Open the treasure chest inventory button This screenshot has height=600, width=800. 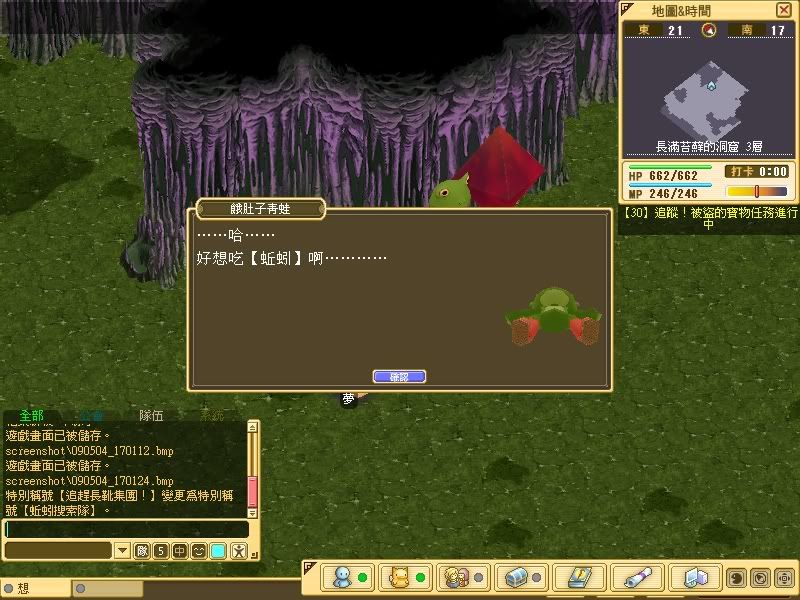pos(518,577)
